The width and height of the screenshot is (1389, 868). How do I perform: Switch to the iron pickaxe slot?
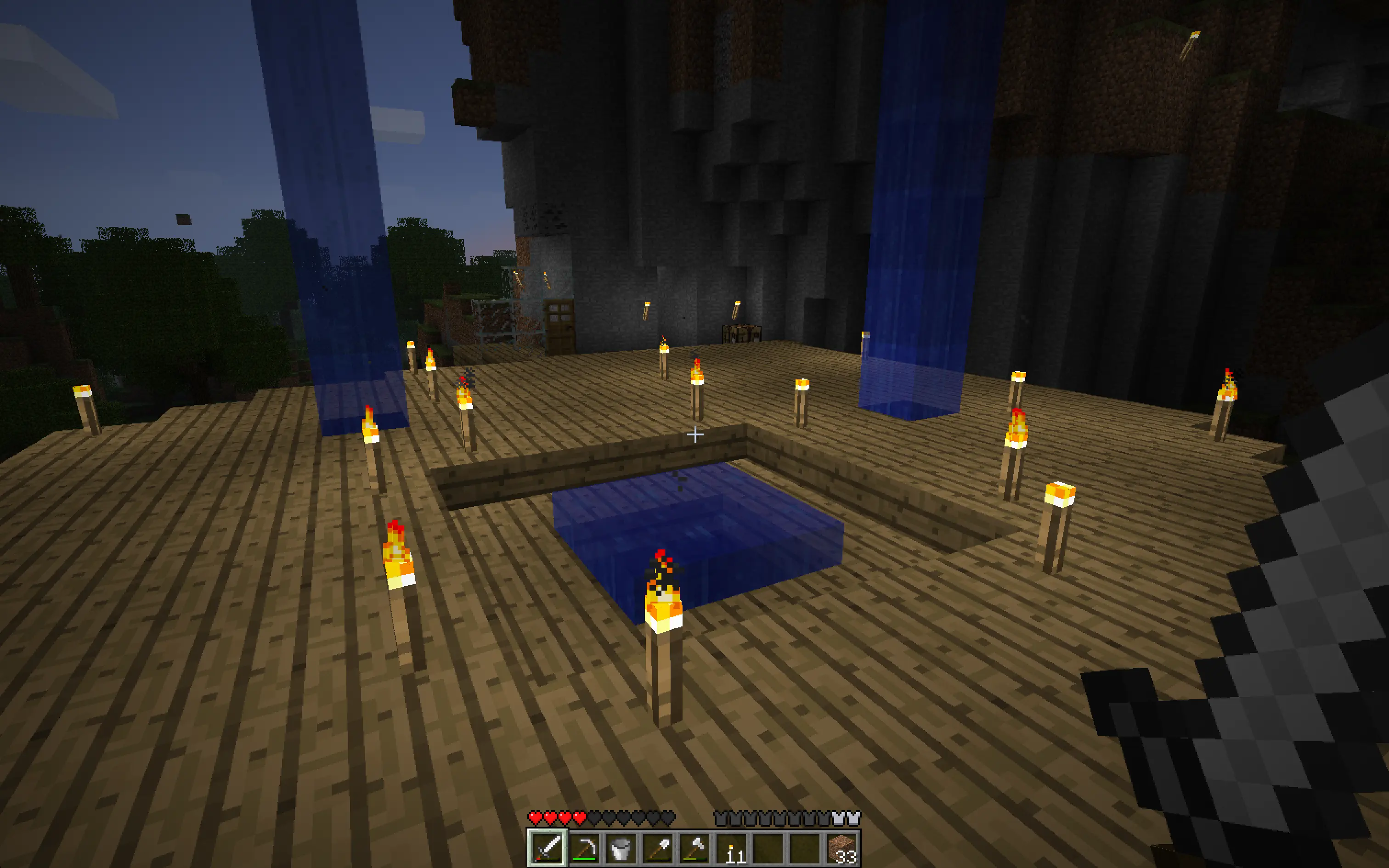tap(584, 847)
